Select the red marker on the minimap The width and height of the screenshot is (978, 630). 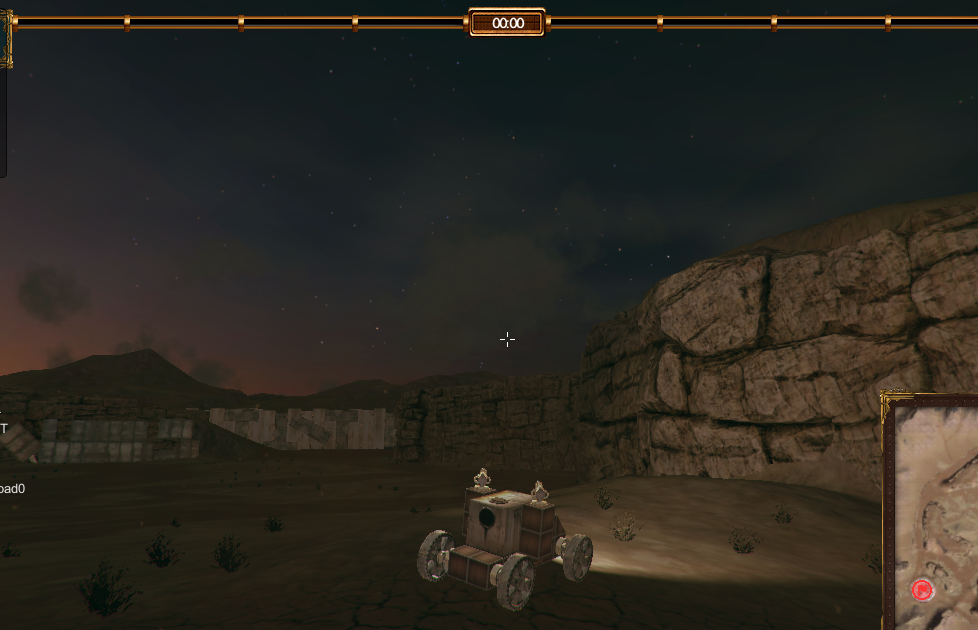(922, 590)
